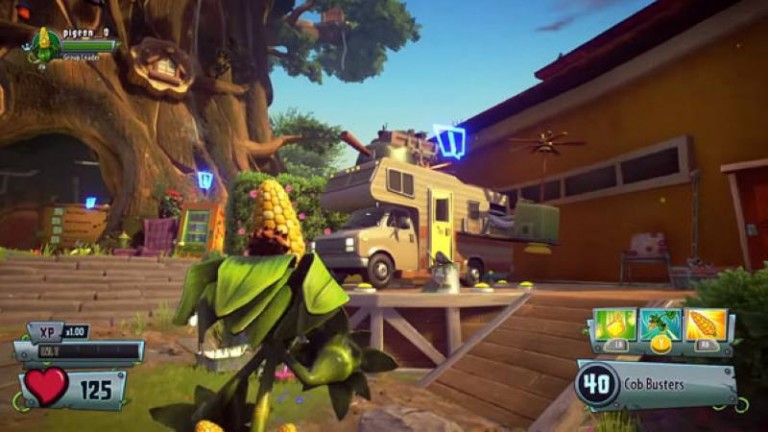This screenshot has height=432, width=768.
Task: Use the Husk Hop ability icon
Action: pyautogui.click(x=660, y=325)
